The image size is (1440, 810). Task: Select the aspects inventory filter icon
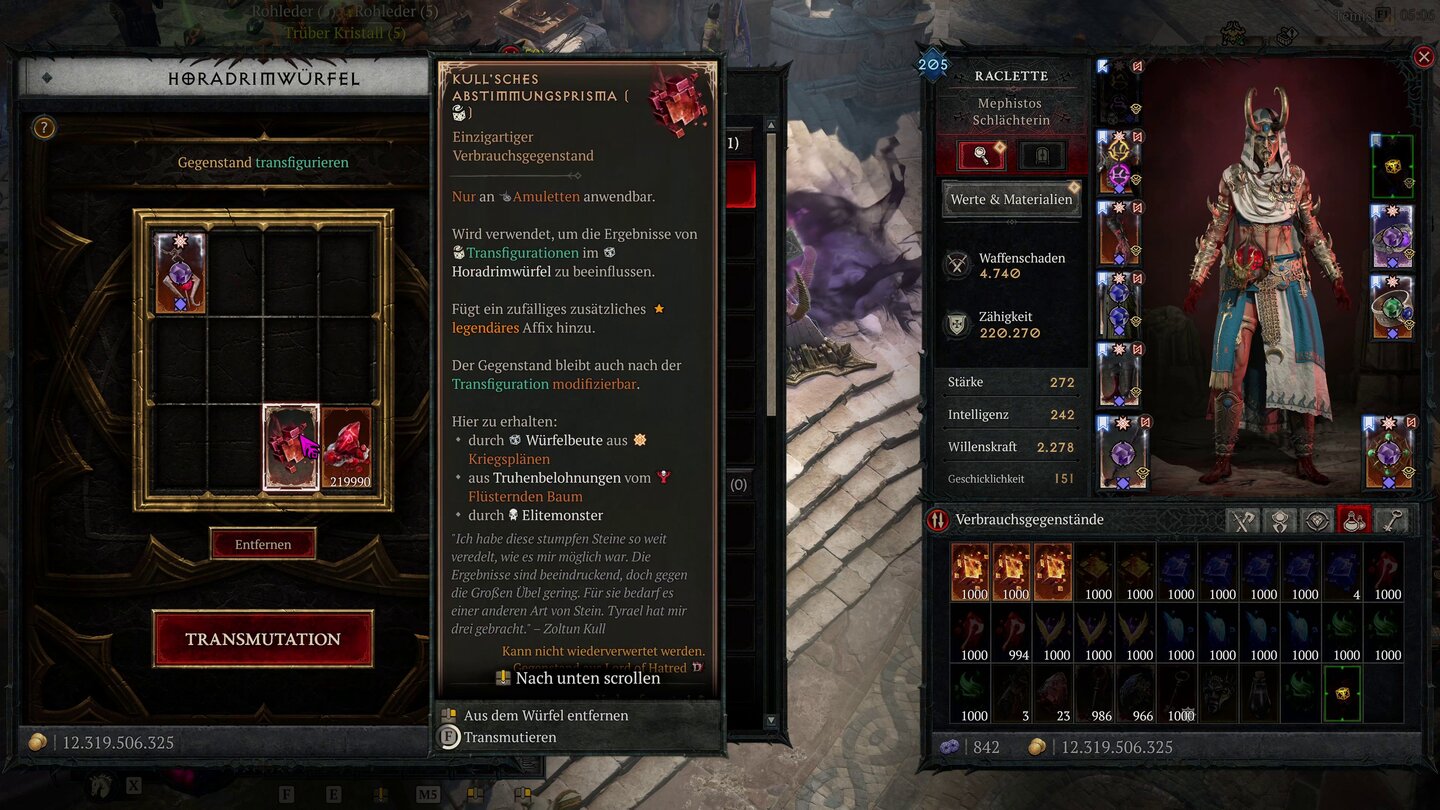click(1280, 519)
